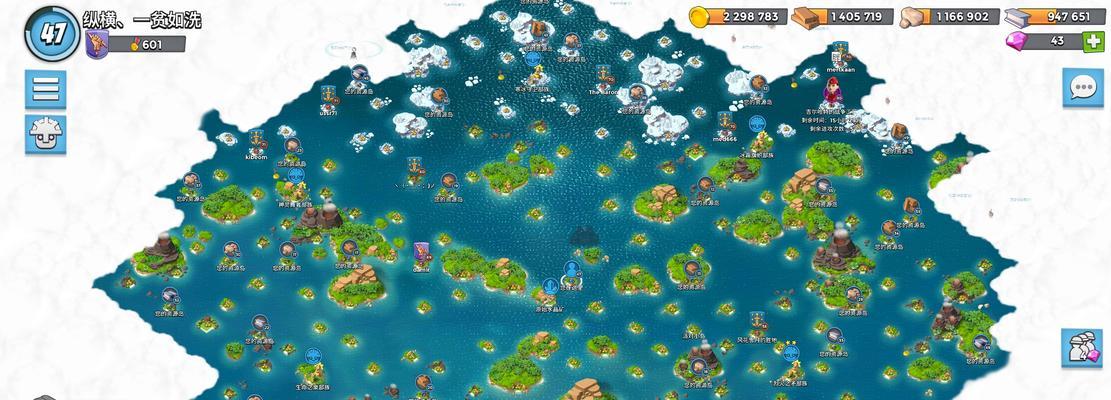Open the chat speech bubble button

[1082, 88]
